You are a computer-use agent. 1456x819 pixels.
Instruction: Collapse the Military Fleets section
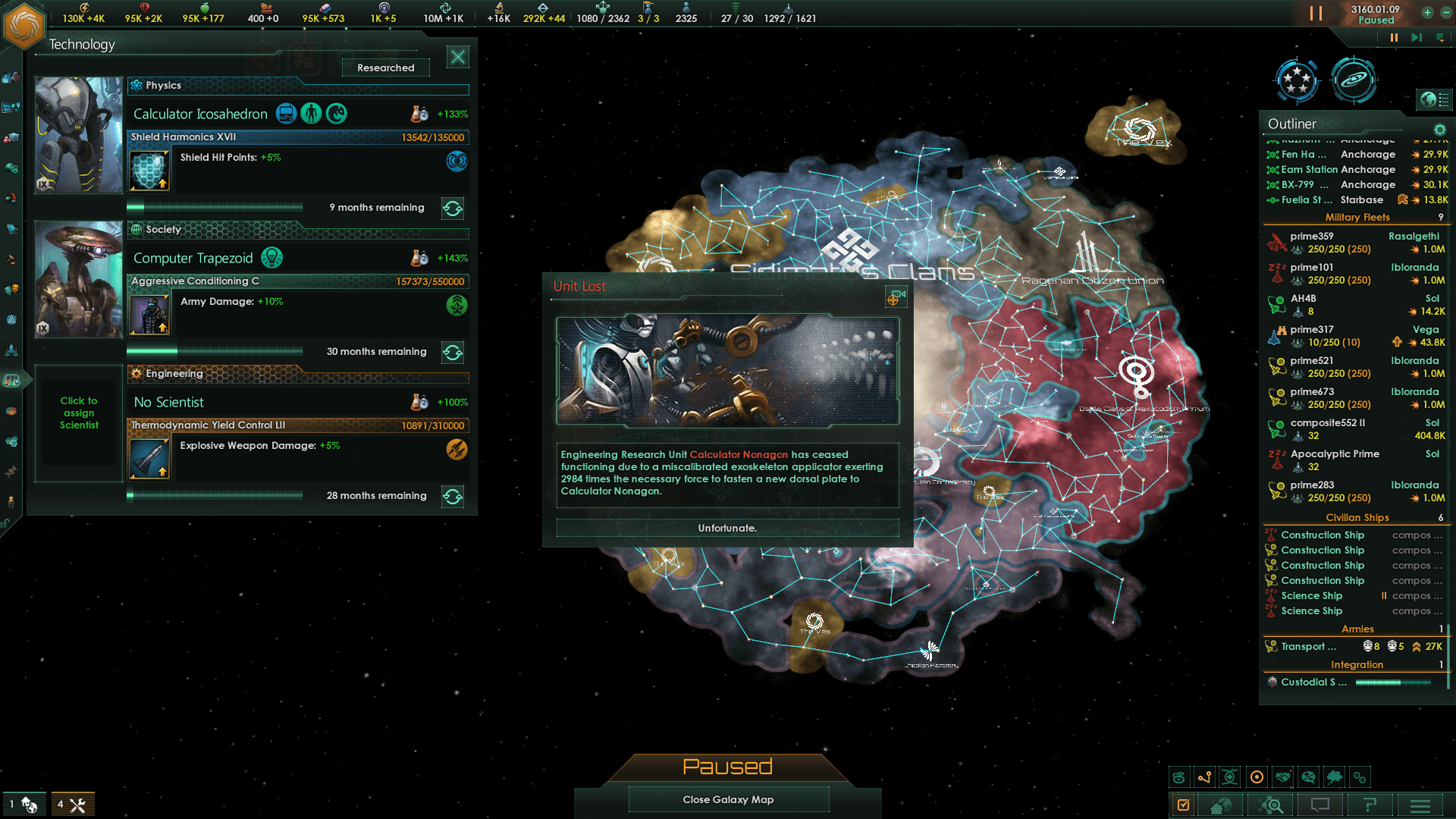pos(1357,217)
